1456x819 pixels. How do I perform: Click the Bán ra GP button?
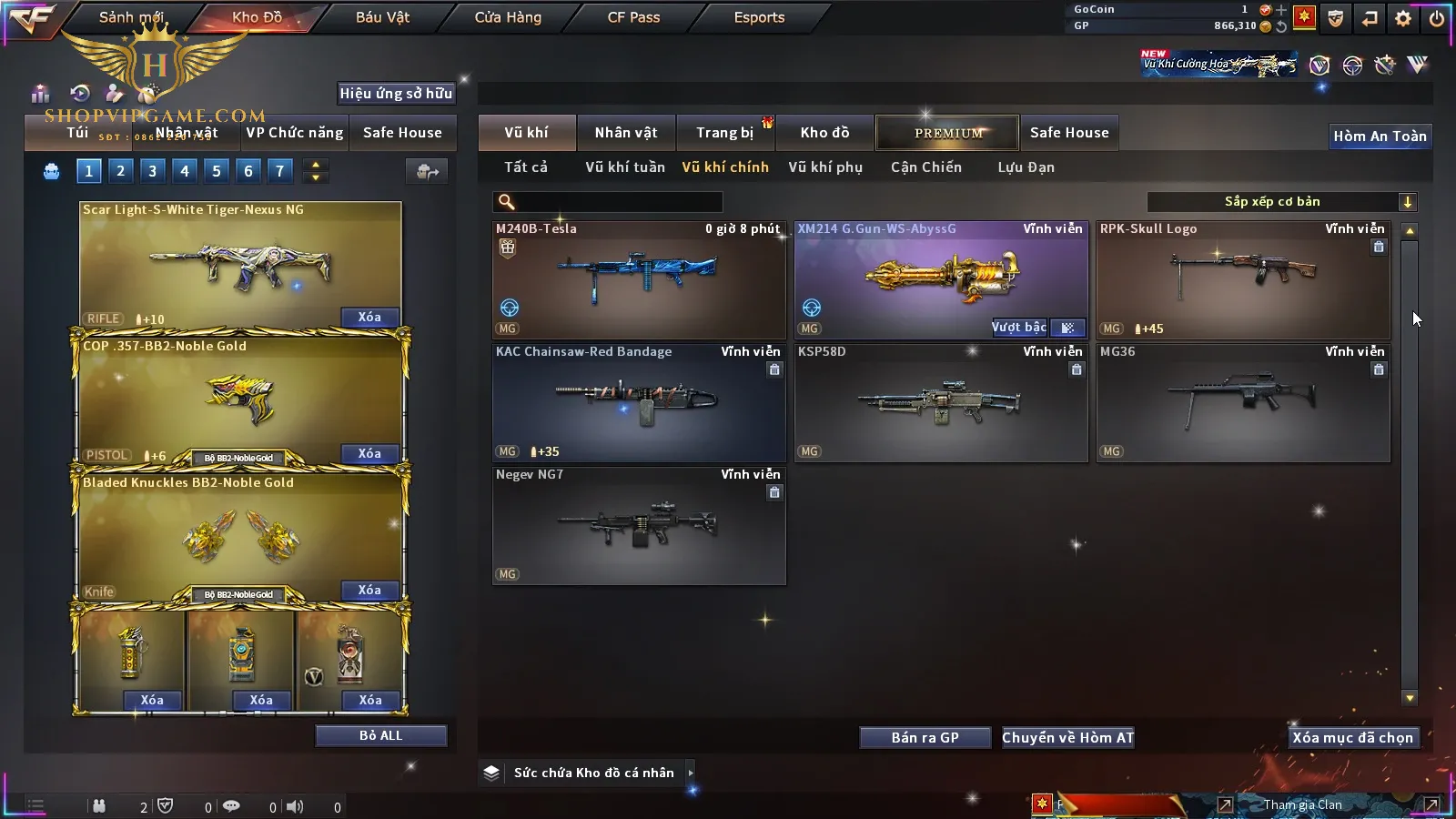pyautogui.click(x=925, y=738)
